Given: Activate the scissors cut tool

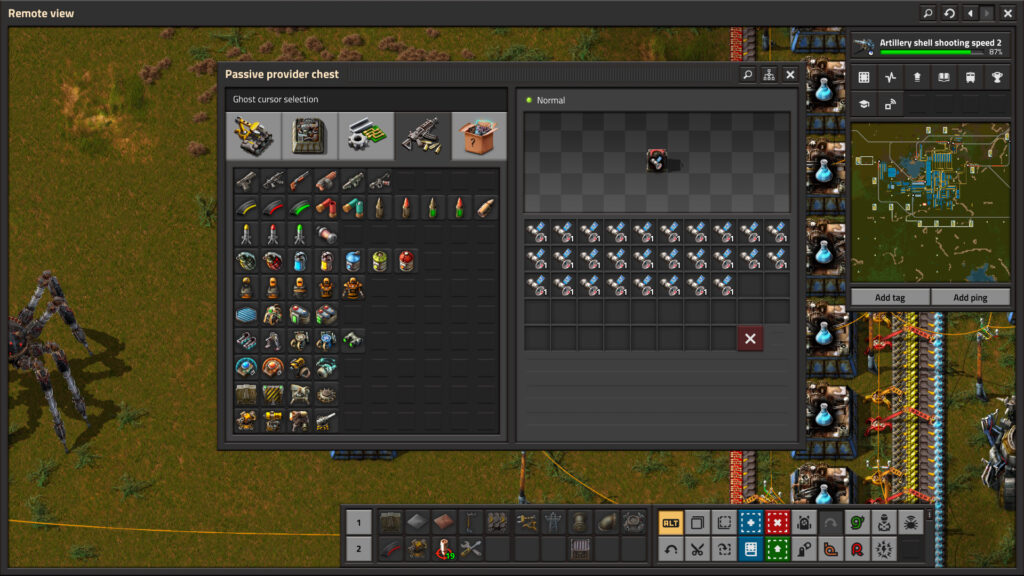Looking at the screenshot, I should [697, 548].
